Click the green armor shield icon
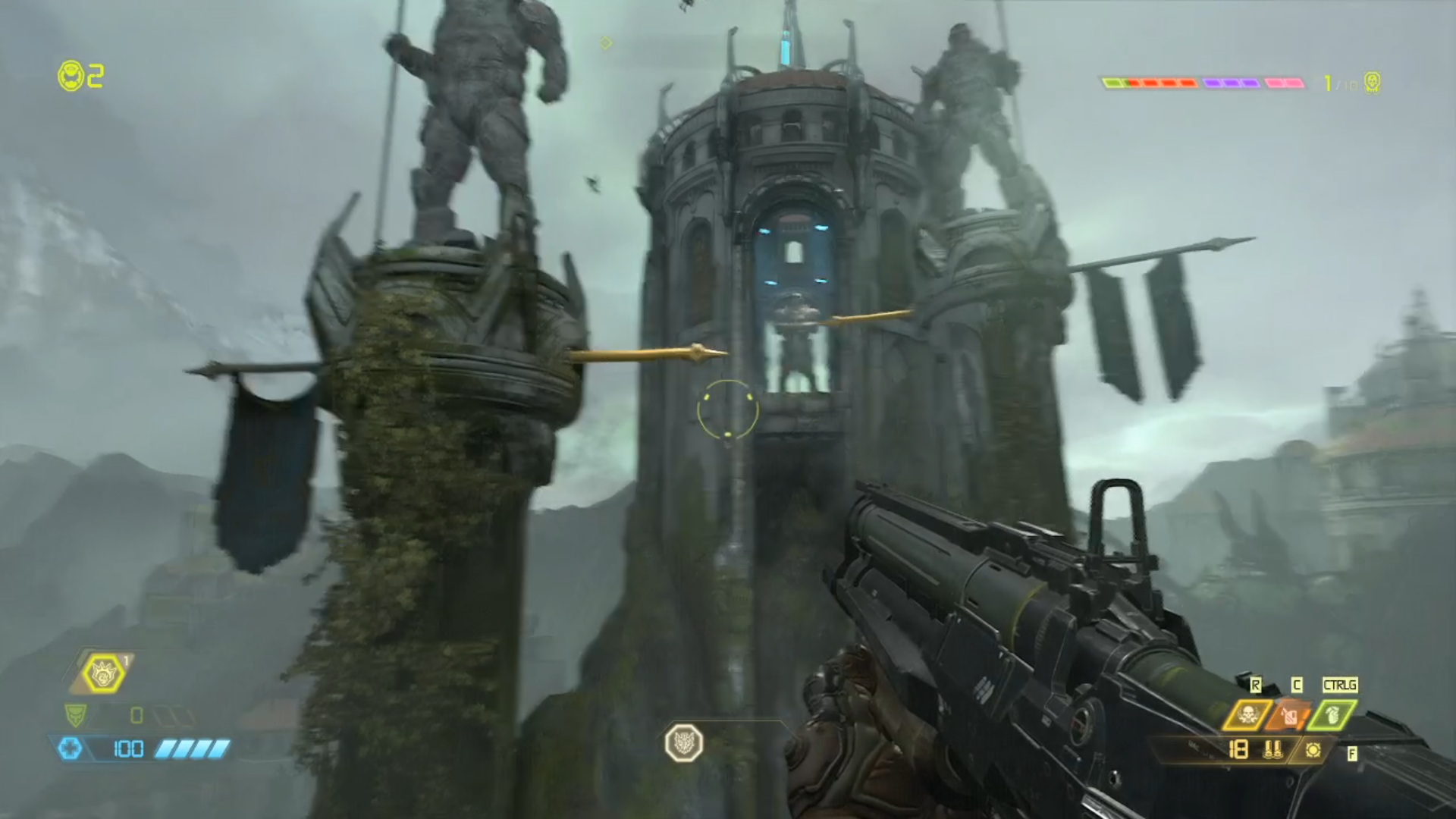This screenshot has width=1456, height=819. [76, 714]
